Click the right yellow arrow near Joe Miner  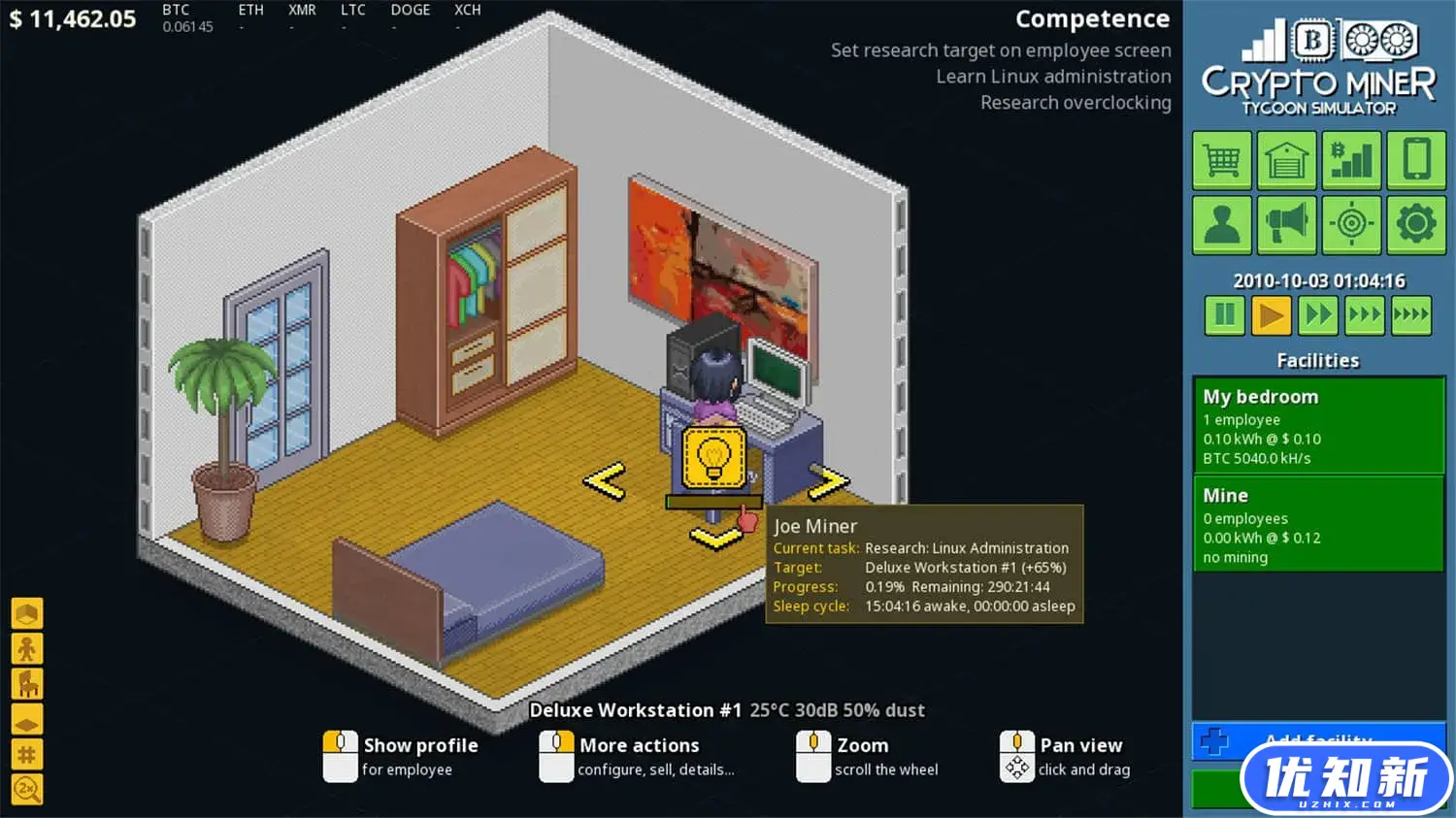[830, 479]
